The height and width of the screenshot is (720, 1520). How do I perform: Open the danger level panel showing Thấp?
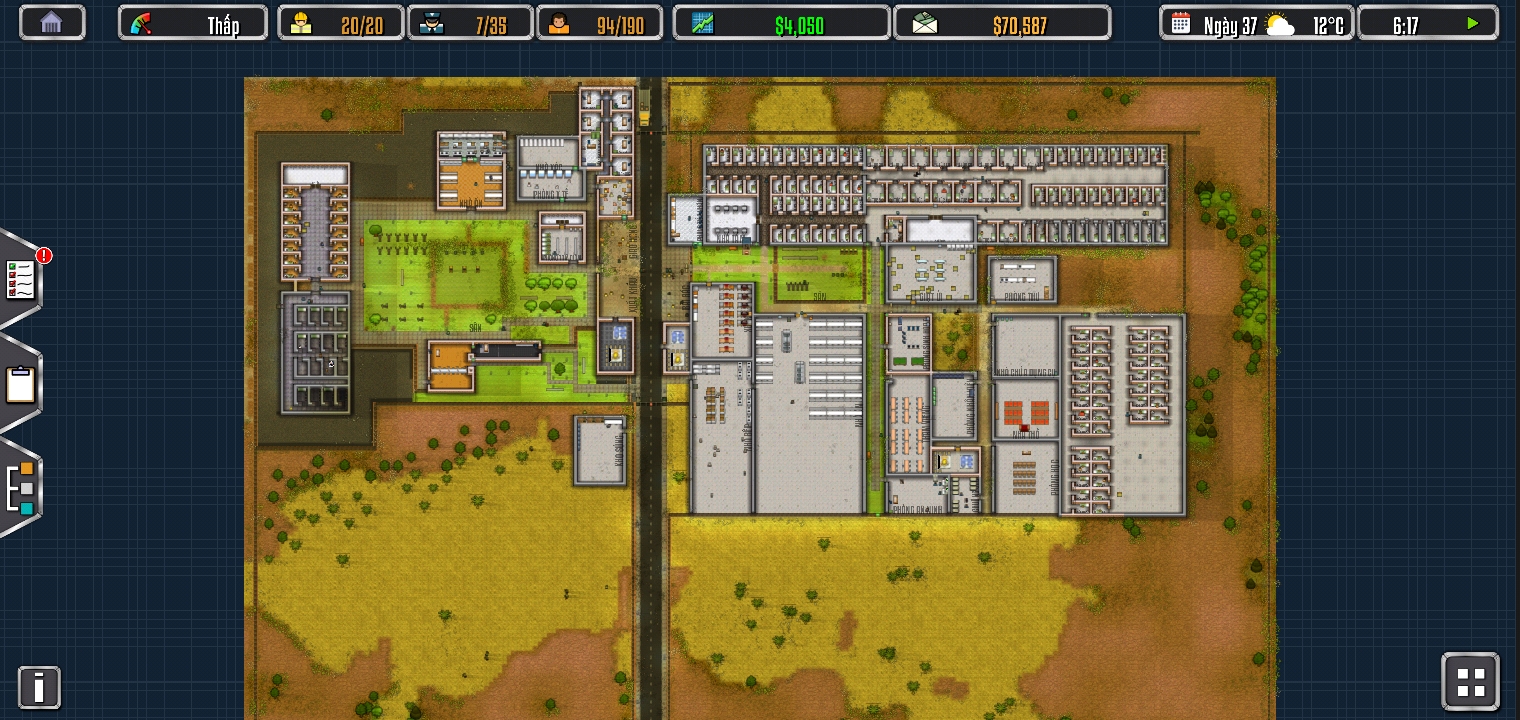click(193, 23)
